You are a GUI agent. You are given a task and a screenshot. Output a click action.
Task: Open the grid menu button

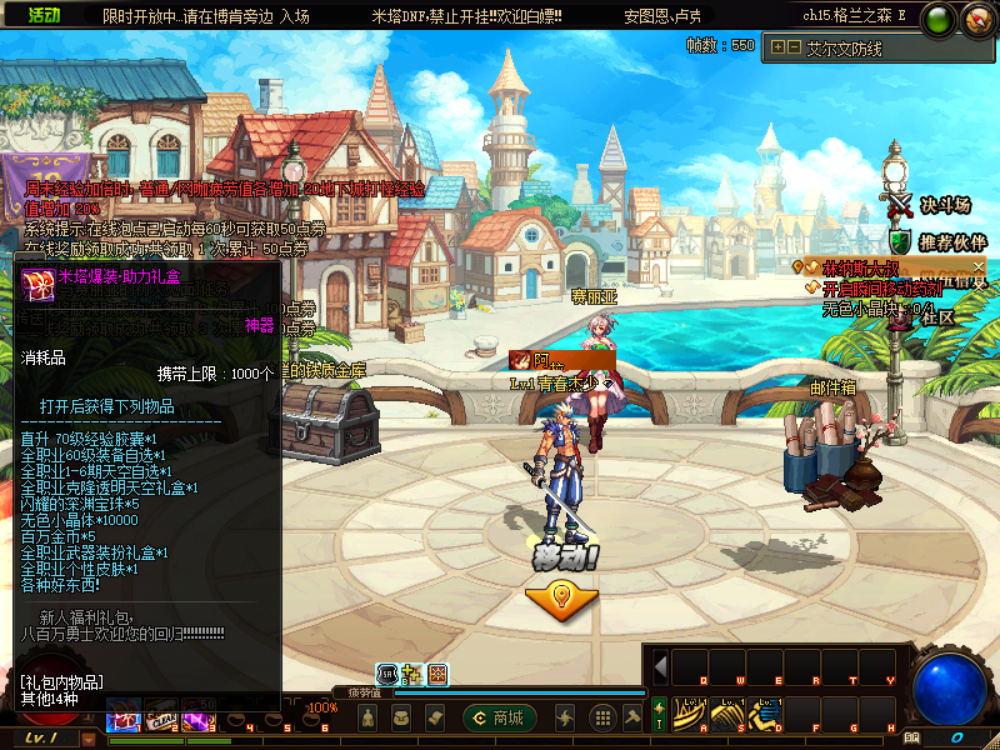601,717
